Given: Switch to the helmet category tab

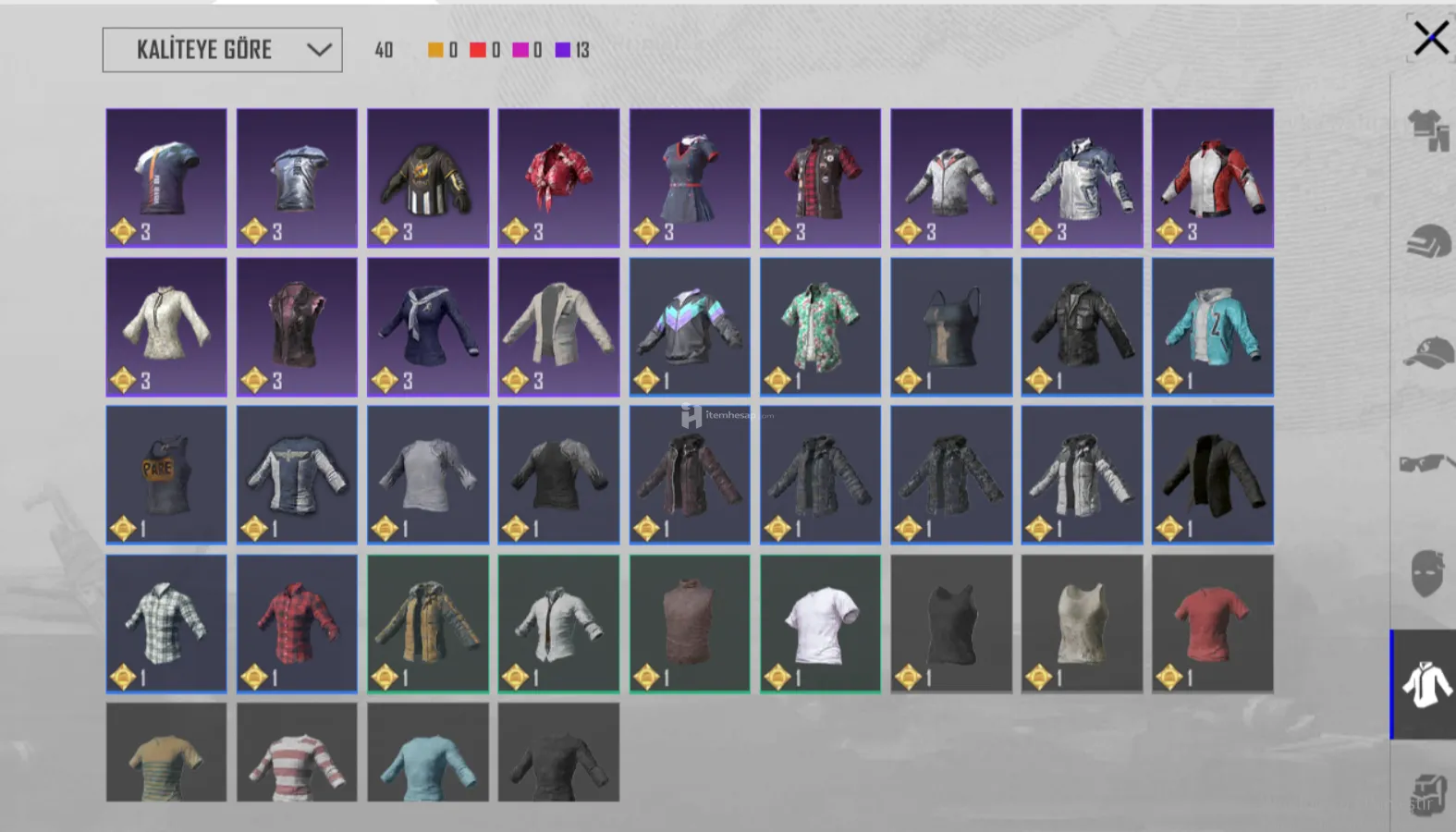Looking at the screenshot, I should click(1426, 242).
